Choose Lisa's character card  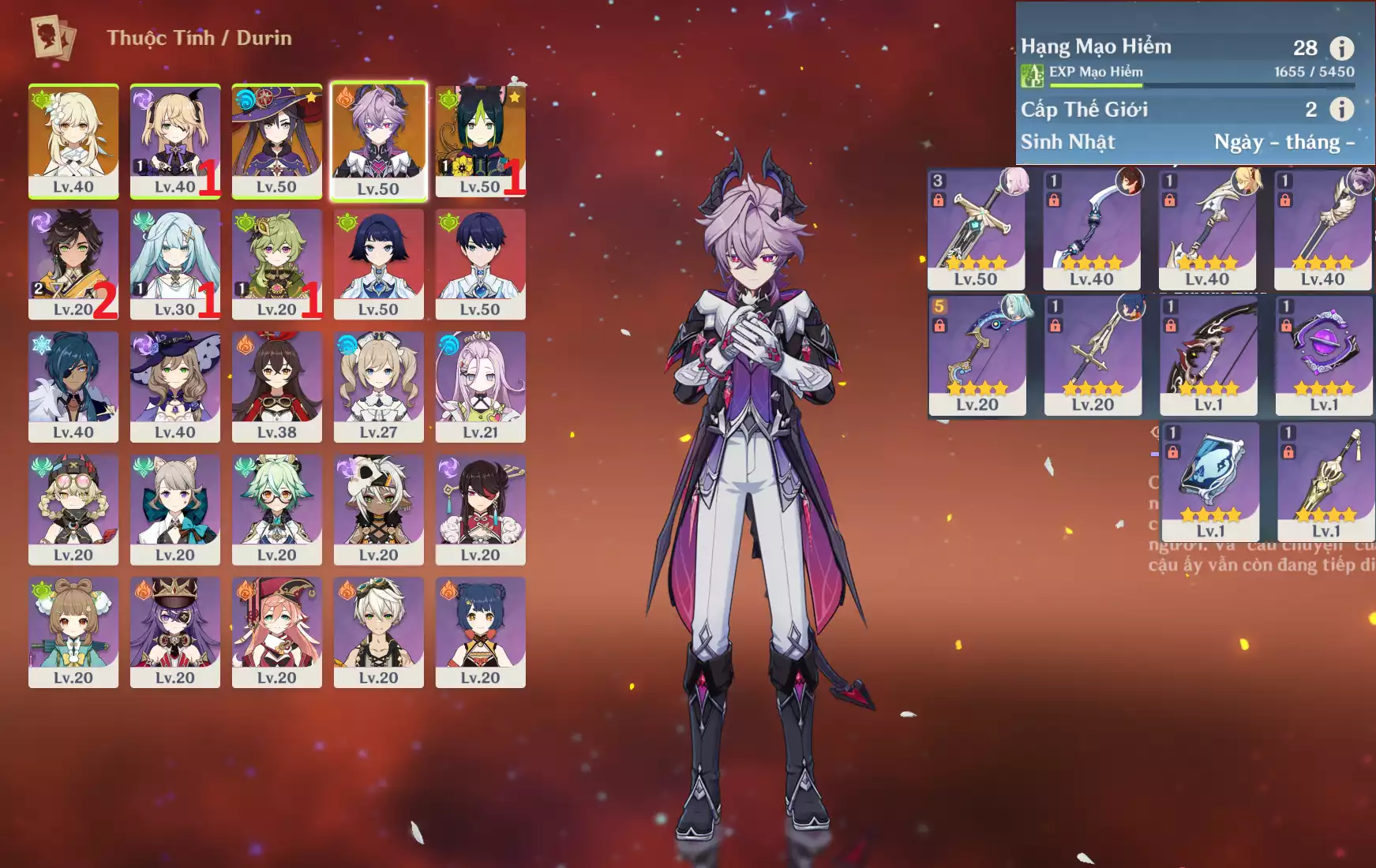click(174, 386)
